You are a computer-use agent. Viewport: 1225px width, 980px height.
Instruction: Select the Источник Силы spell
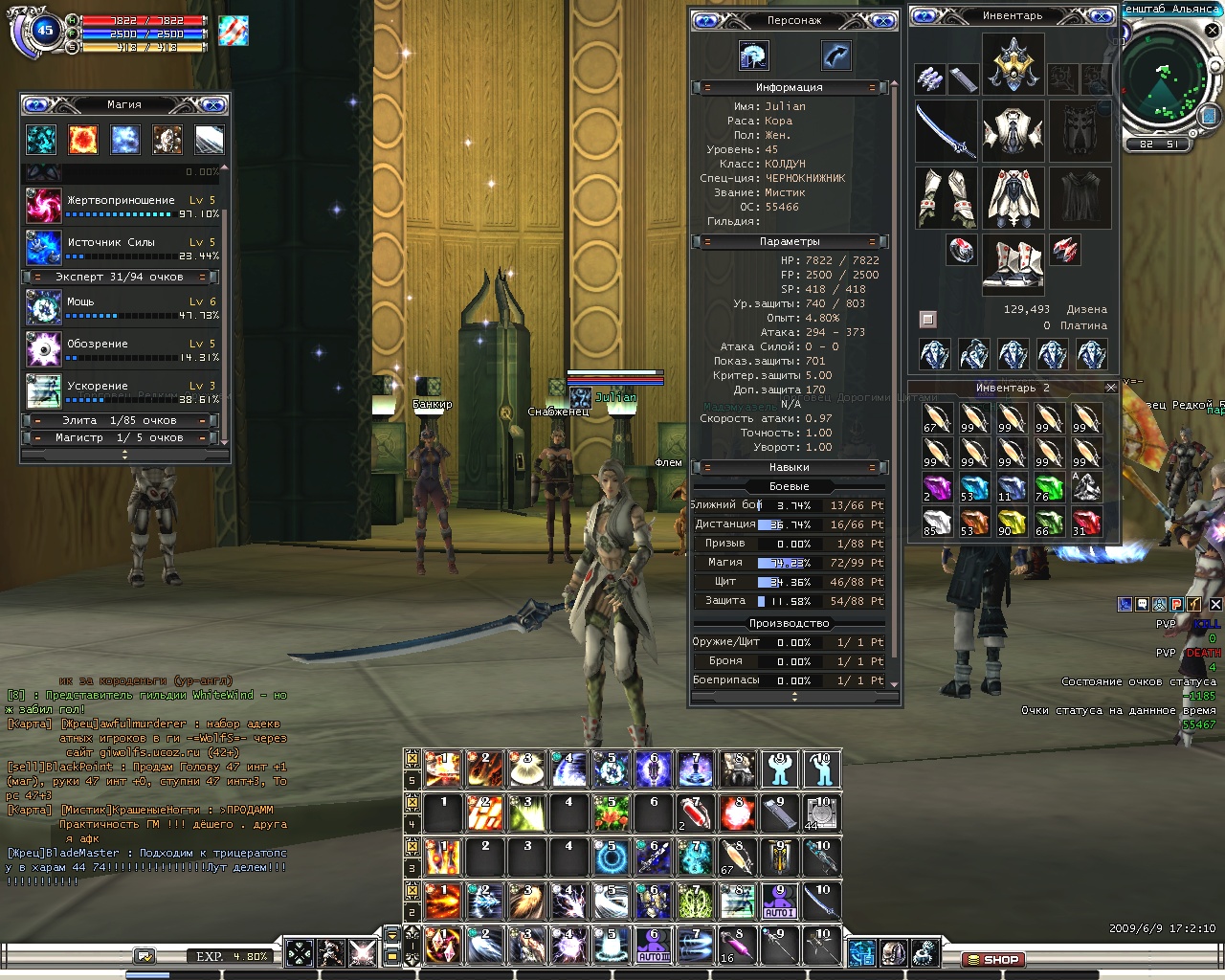click(43, 247)
